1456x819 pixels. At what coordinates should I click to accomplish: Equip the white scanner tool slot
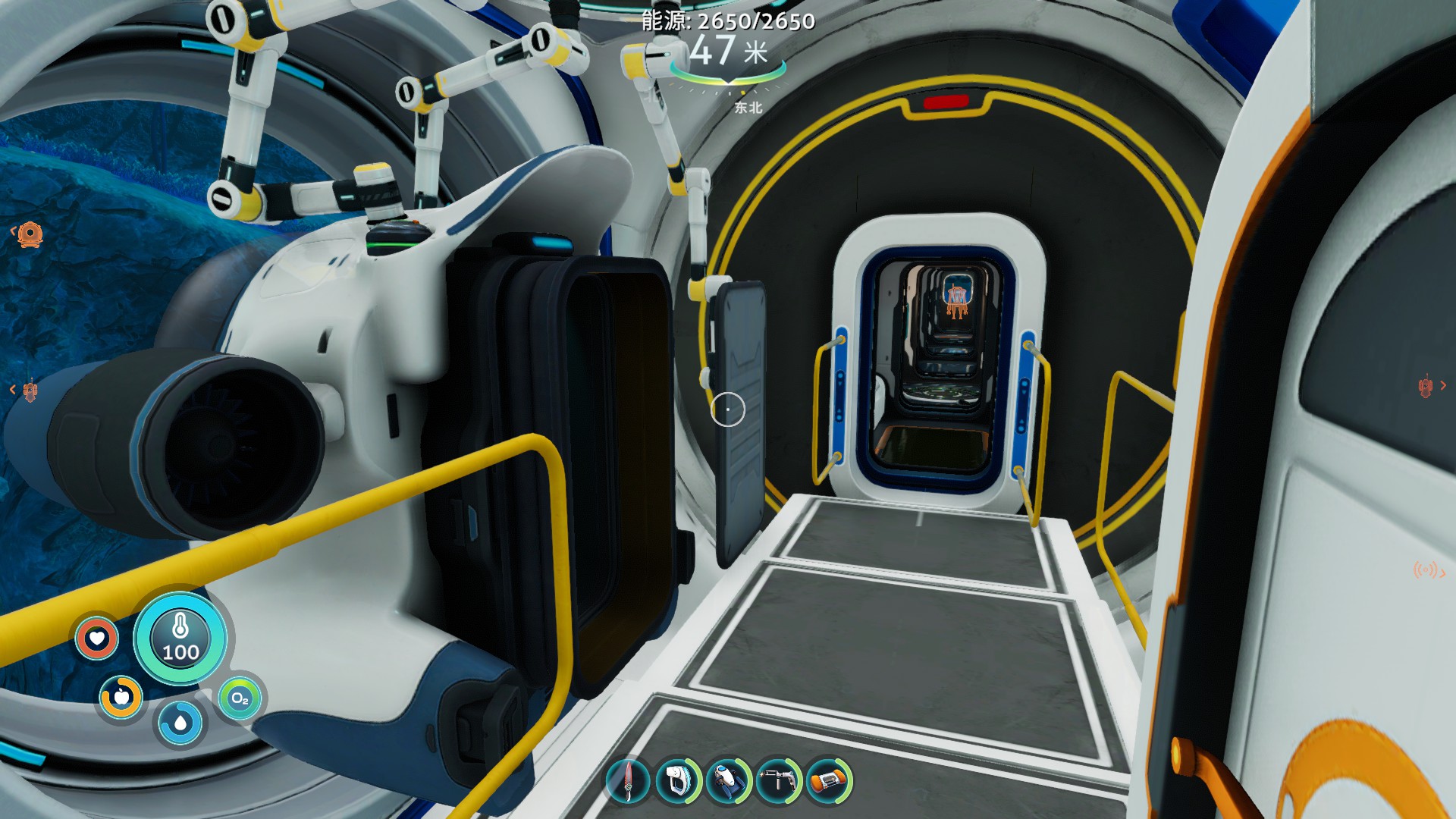677,780
